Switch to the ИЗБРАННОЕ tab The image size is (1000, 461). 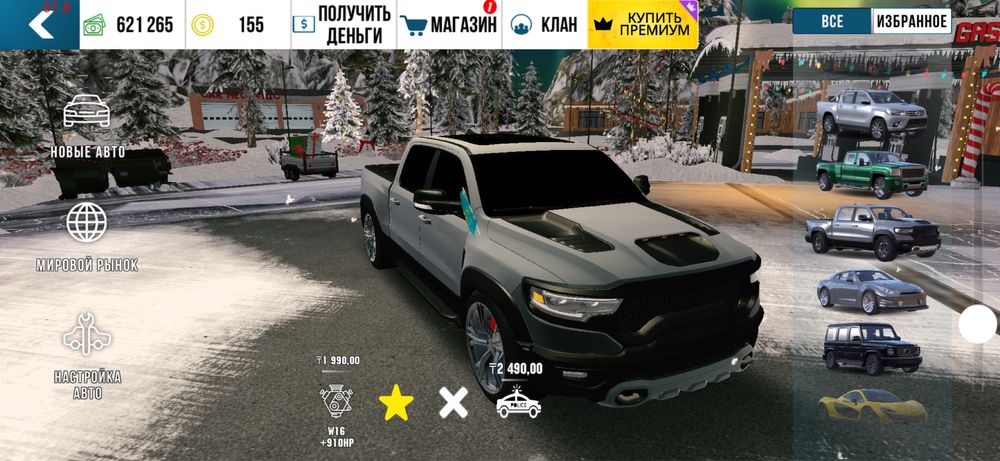pos(911,21)
